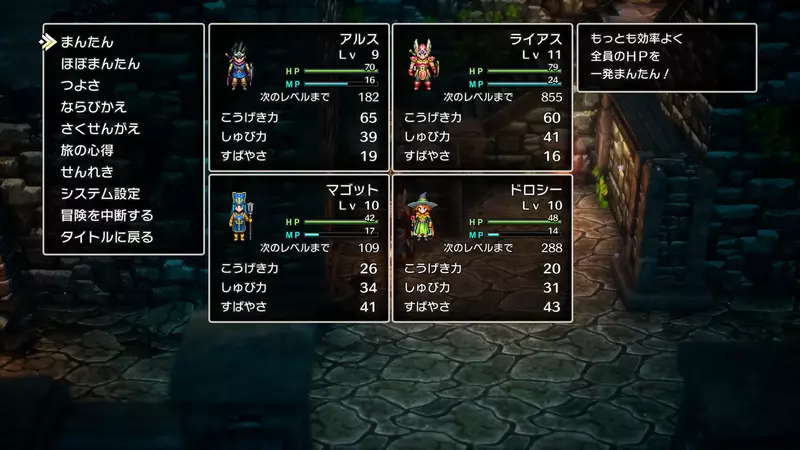Select 冒険を中断する to suspend adventure
800x450 pixels.
click(x=107, y=215)
